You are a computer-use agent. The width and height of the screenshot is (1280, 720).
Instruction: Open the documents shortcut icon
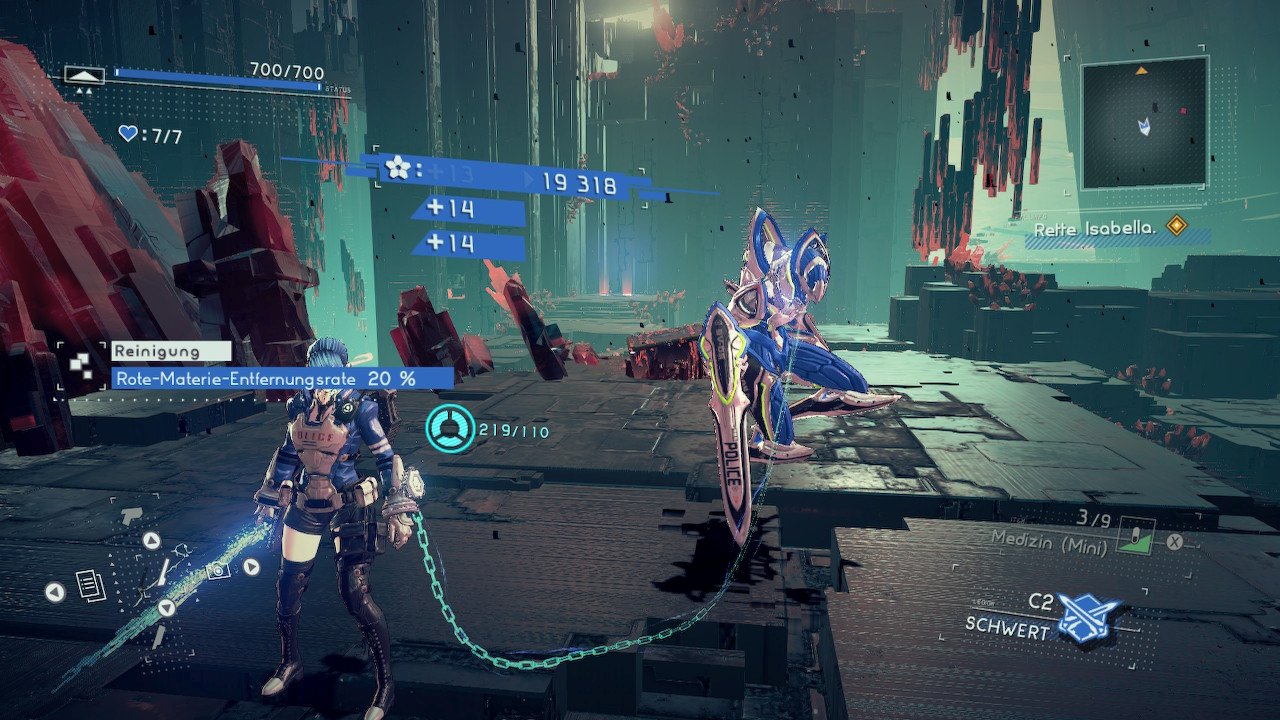point(89,585)
